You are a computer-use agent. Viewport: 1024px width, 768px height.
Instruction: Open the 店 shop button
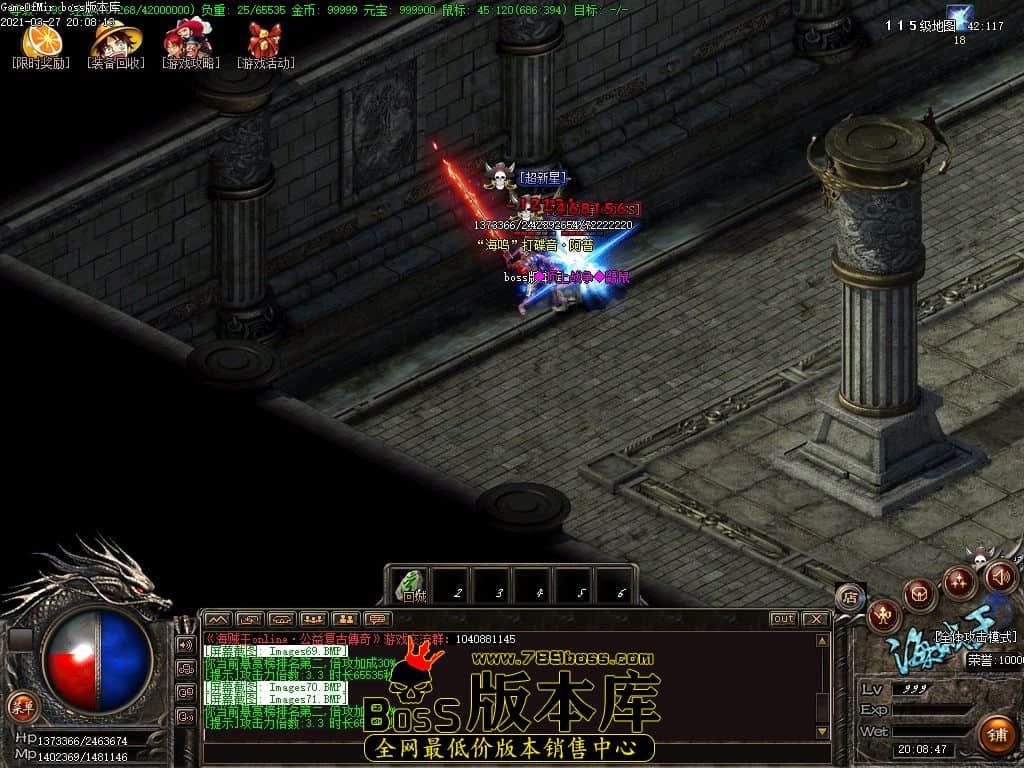(849, 597)
